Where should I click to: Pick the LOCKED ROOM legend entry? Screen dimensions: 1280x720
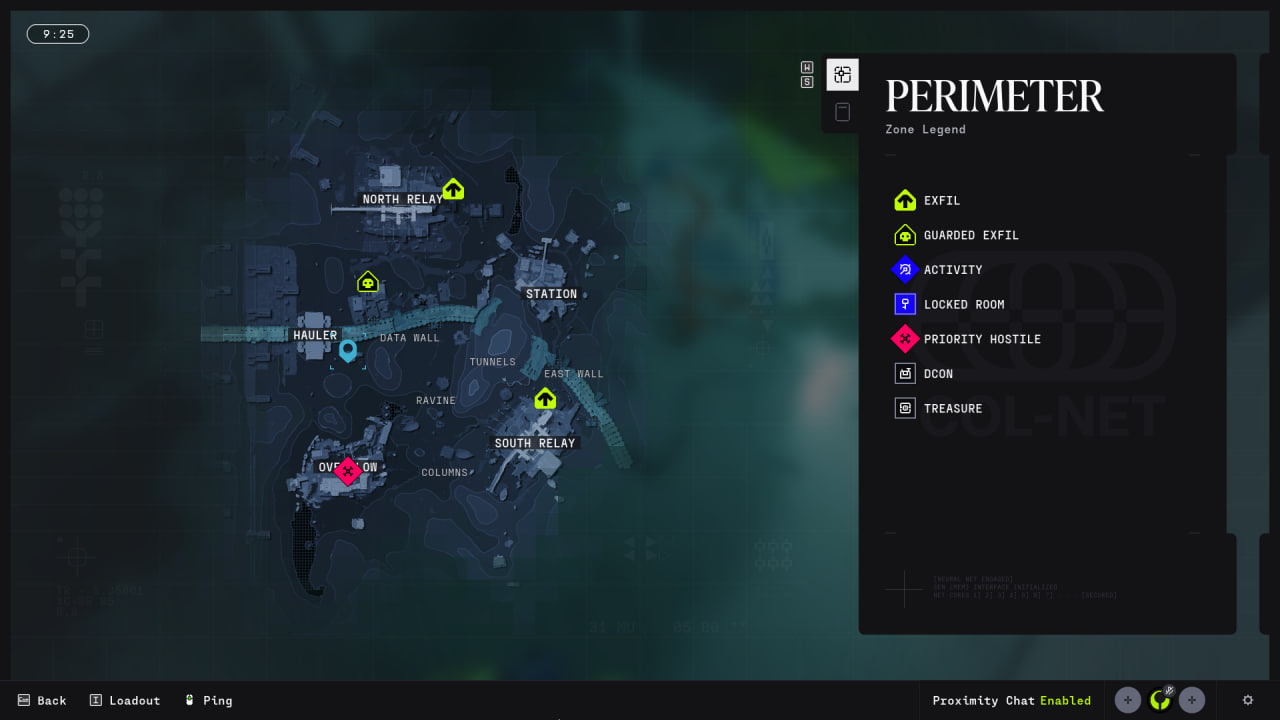[948, 304]
